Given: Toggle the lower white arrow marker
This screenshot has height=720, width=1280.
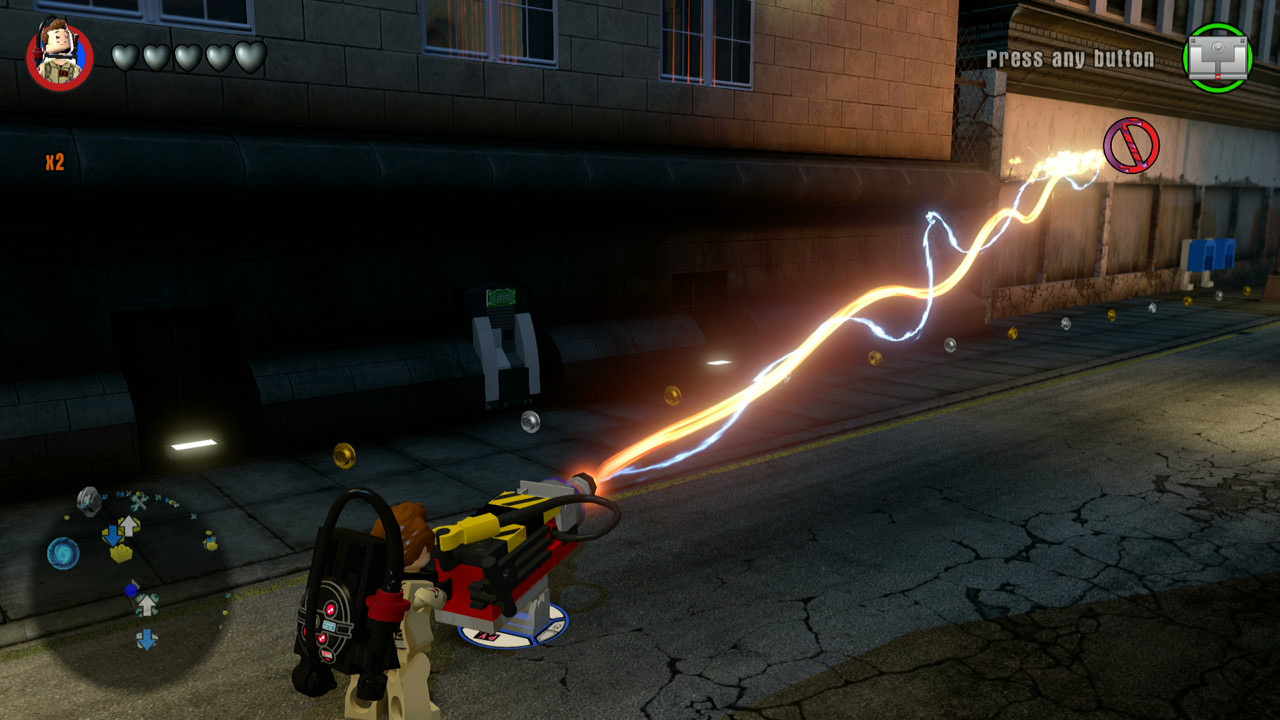Looking at the screenshot, I should 147,606.
